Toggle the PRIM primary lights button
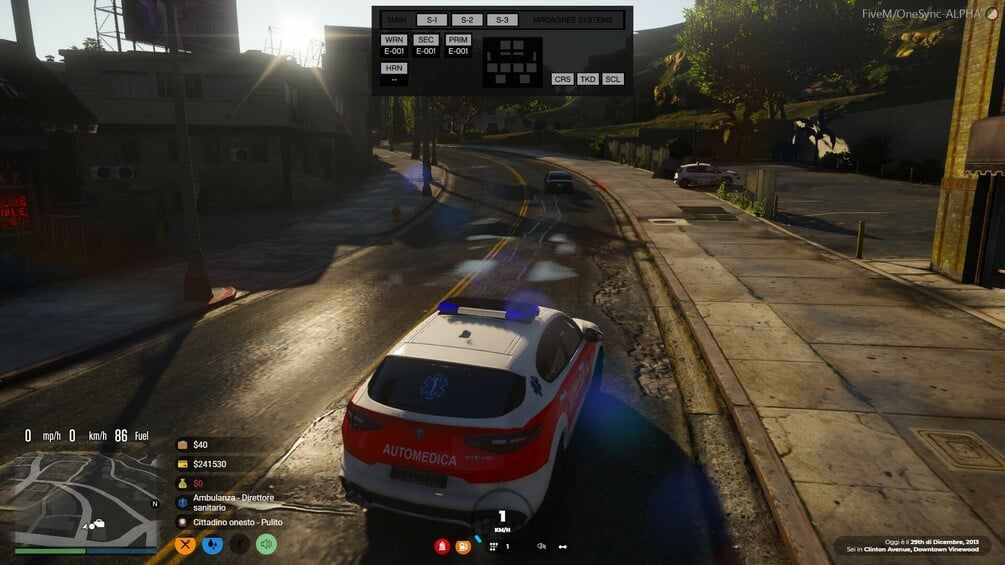Screen dimensions: 1005x565 pyautogui.click(x=458, y=40)
